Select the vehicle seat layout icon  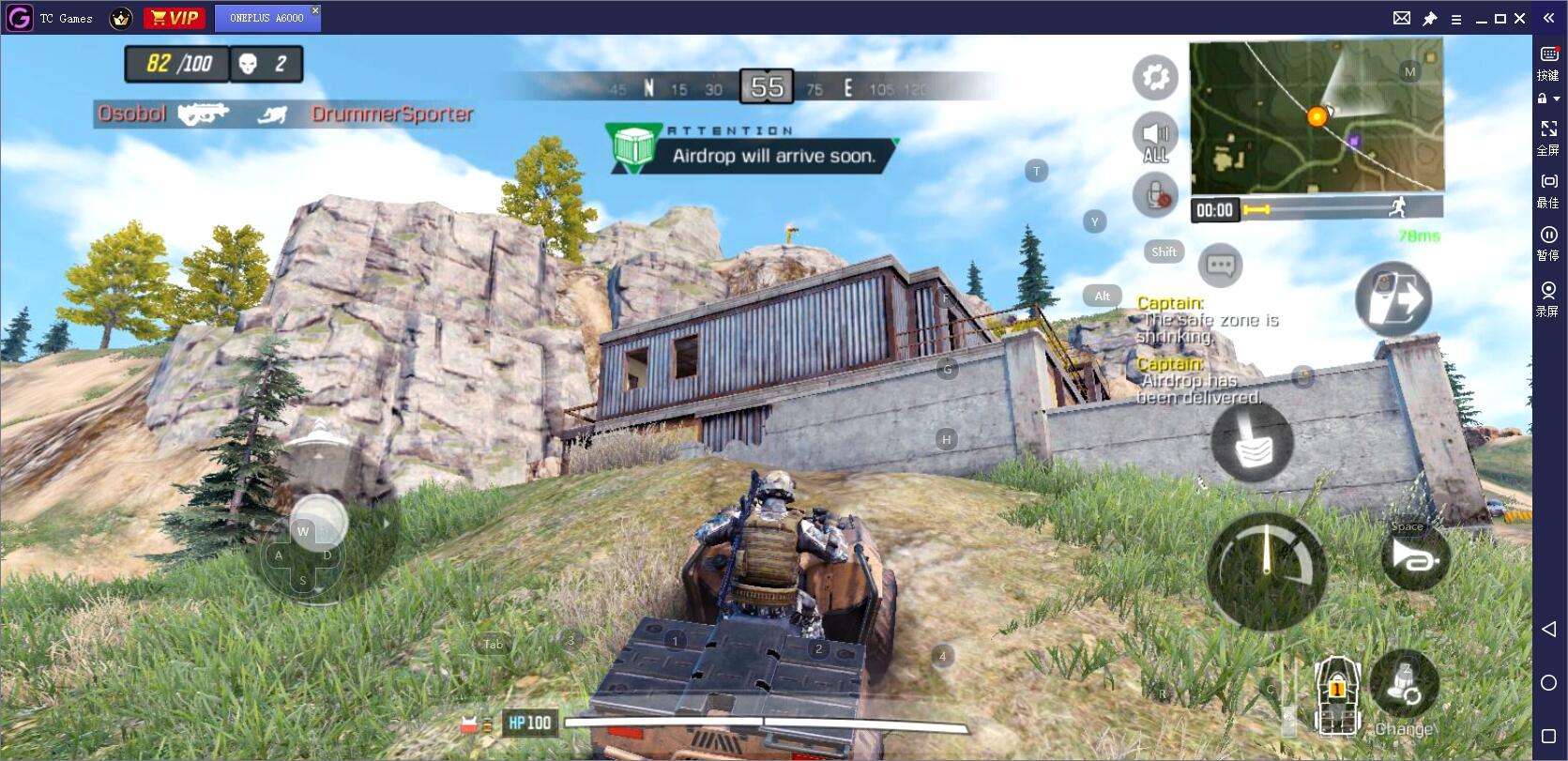click(1336, 695)
